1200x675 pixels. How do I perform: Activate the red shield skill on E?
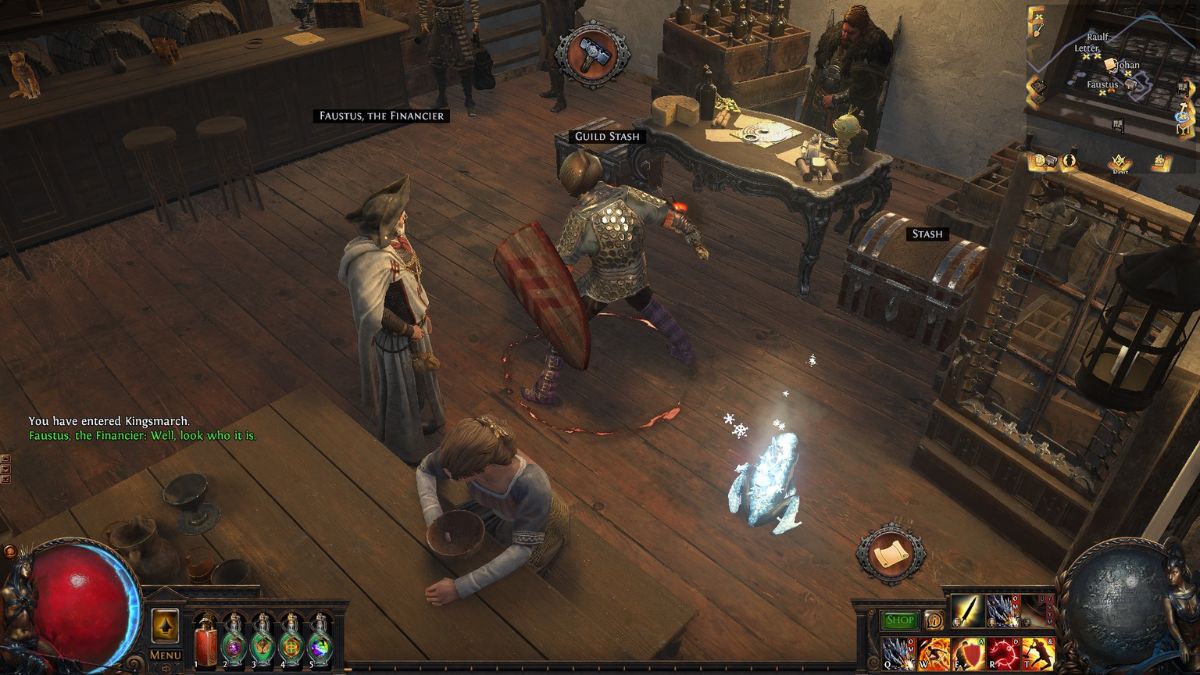(968, 653)
